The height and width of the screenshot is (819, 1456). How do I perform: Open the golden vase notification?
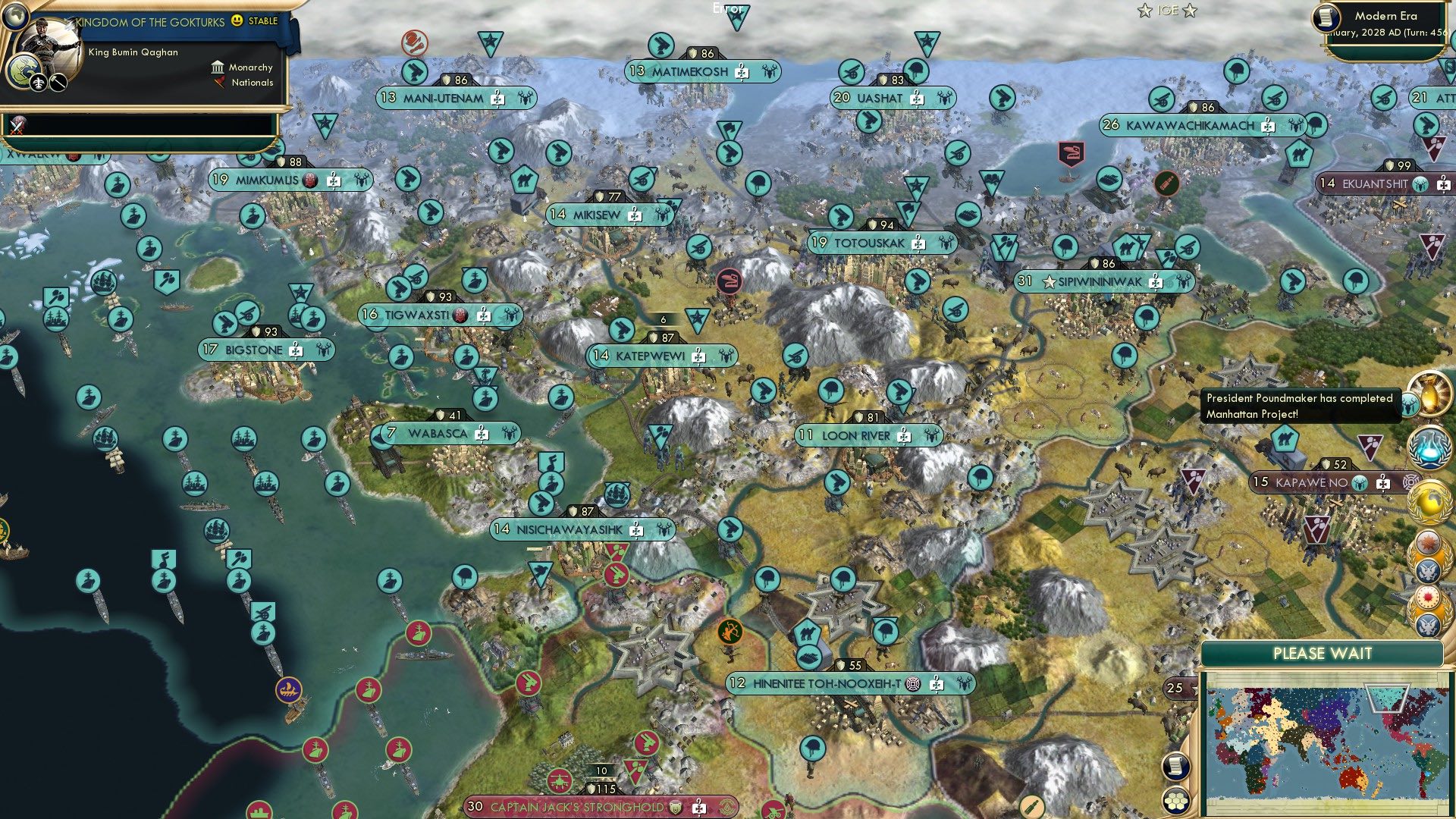(1429, 392)
